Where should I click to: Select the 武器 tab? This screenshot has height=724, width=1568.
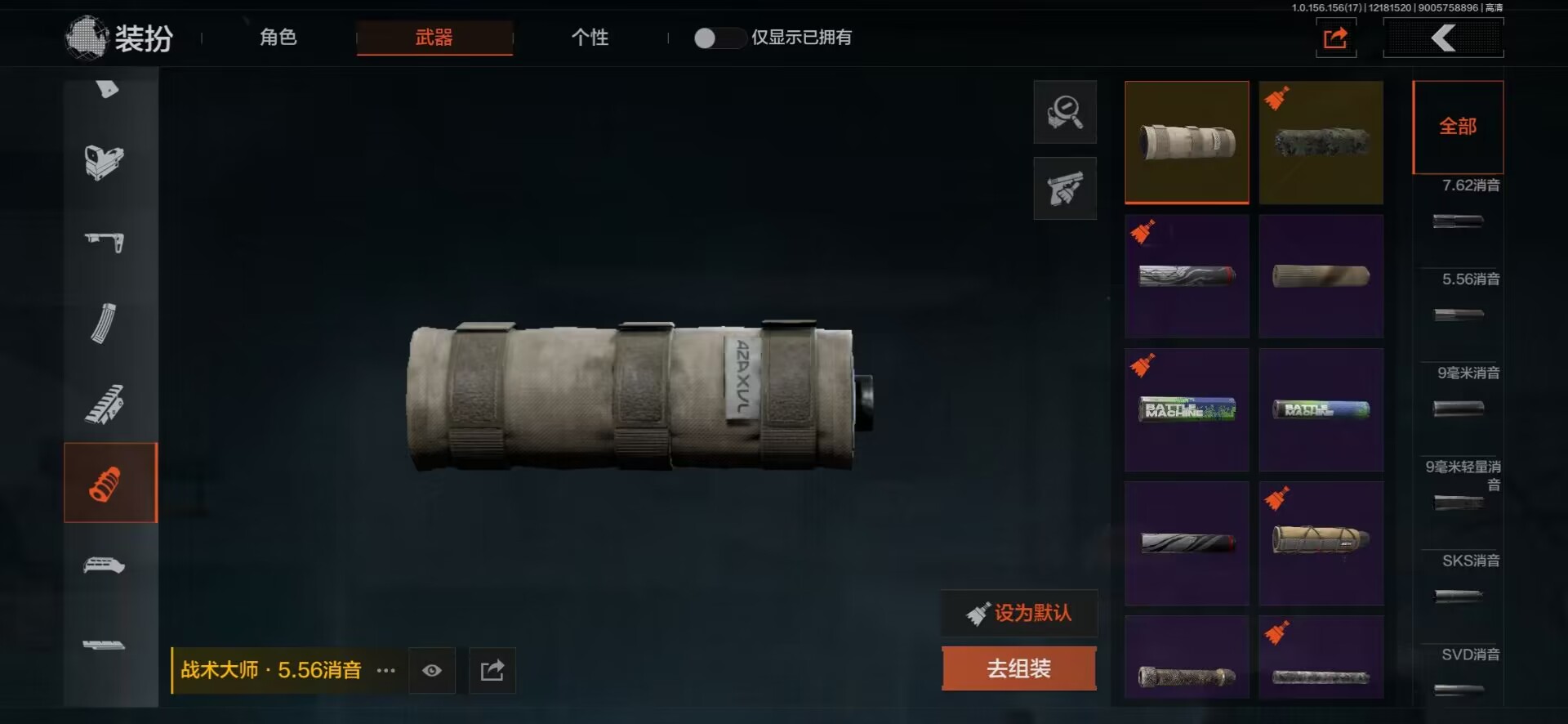[434, 38]
